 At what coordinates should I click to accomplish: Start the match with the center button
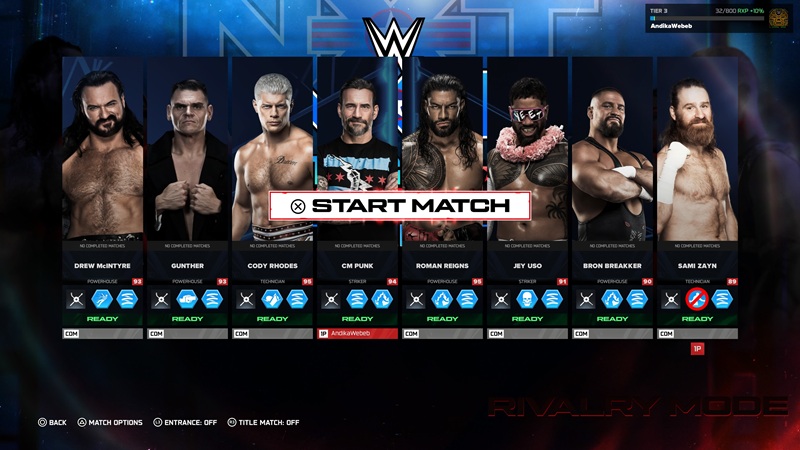click(399, 206)
